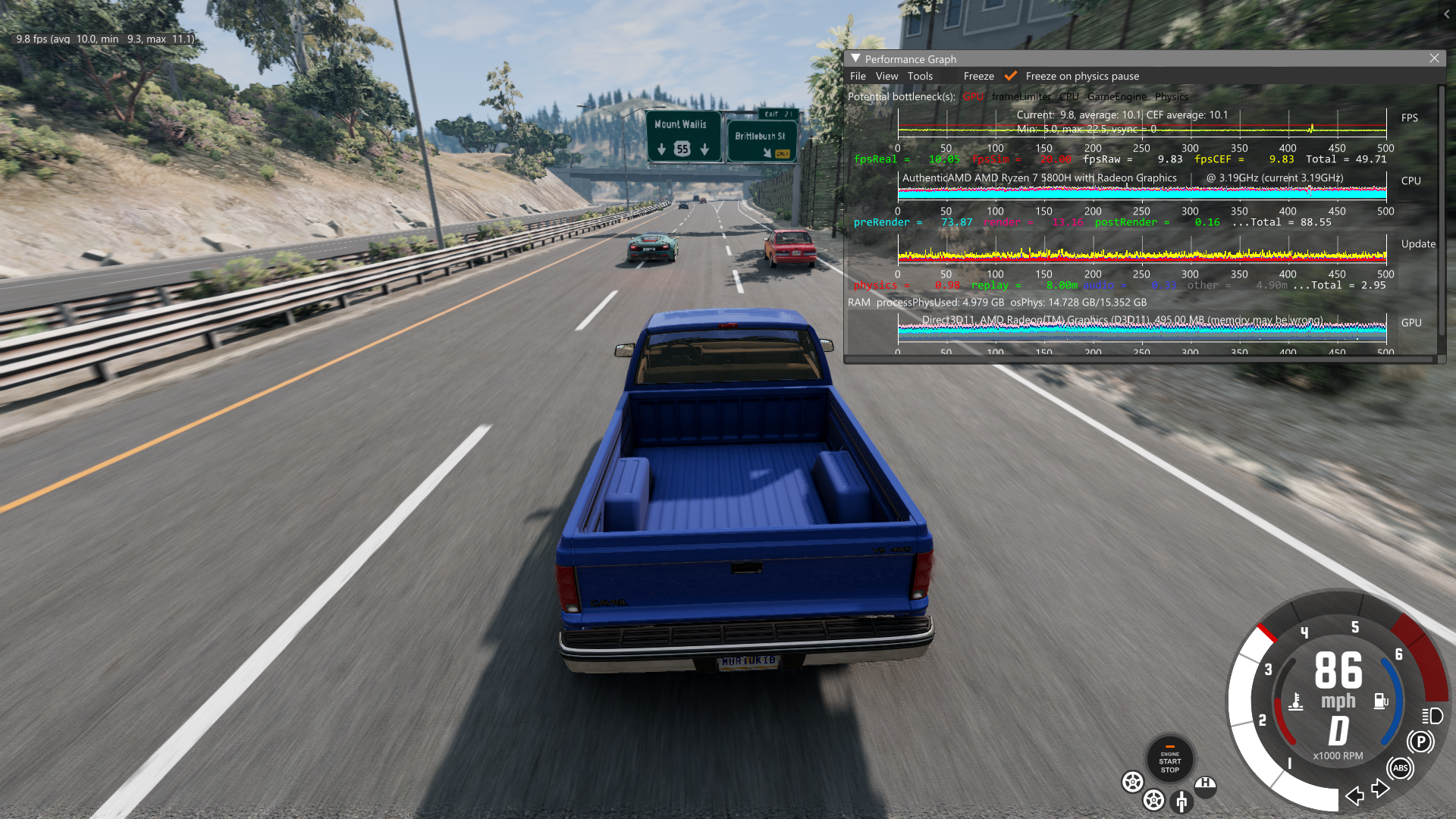Viewport: 1456px width, 819px height.
Task: Click the ABS indicator icon
Action: [x=1400, y=768]
